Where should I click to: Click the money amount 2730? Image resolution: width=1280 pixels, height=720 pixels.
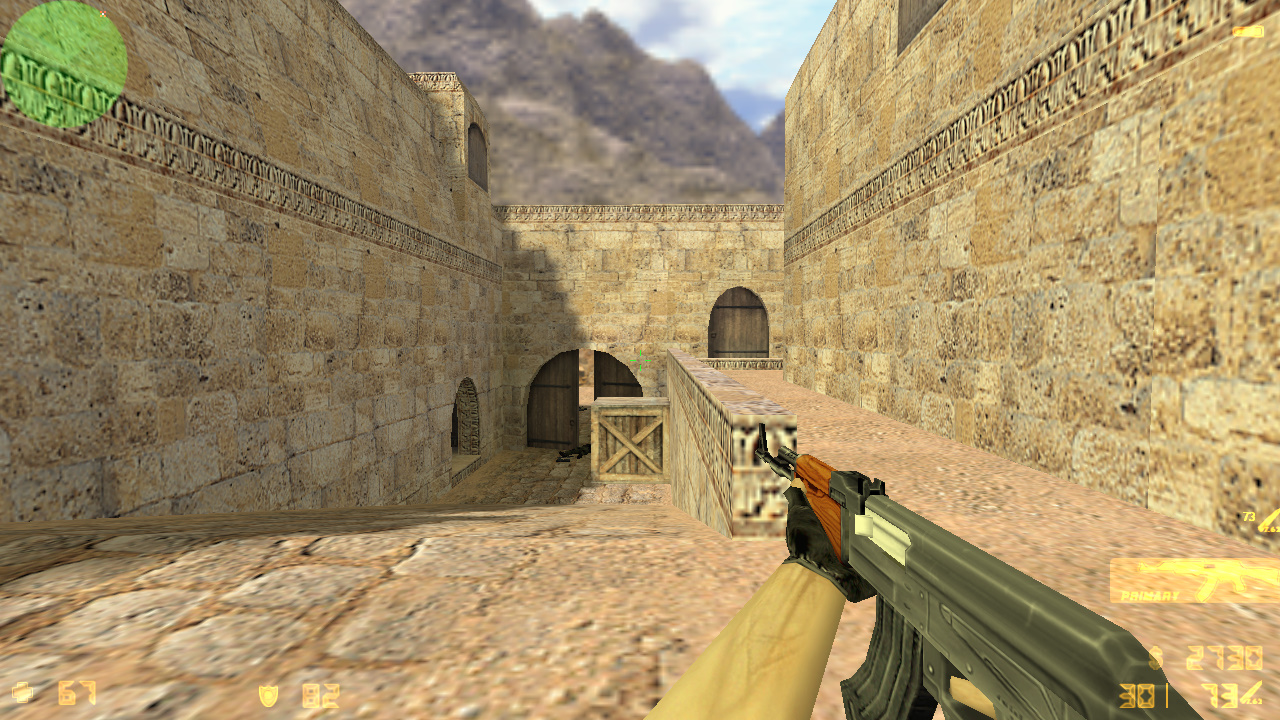[1222, 657]
